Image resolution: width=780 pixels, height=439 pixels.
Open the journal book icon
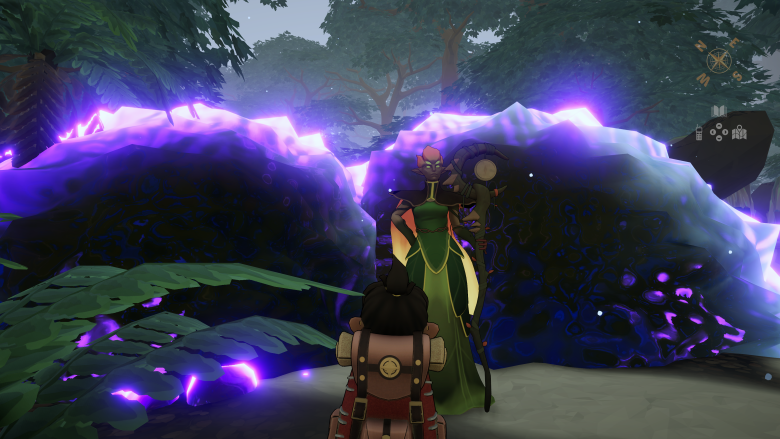click(x=718, y=111)
